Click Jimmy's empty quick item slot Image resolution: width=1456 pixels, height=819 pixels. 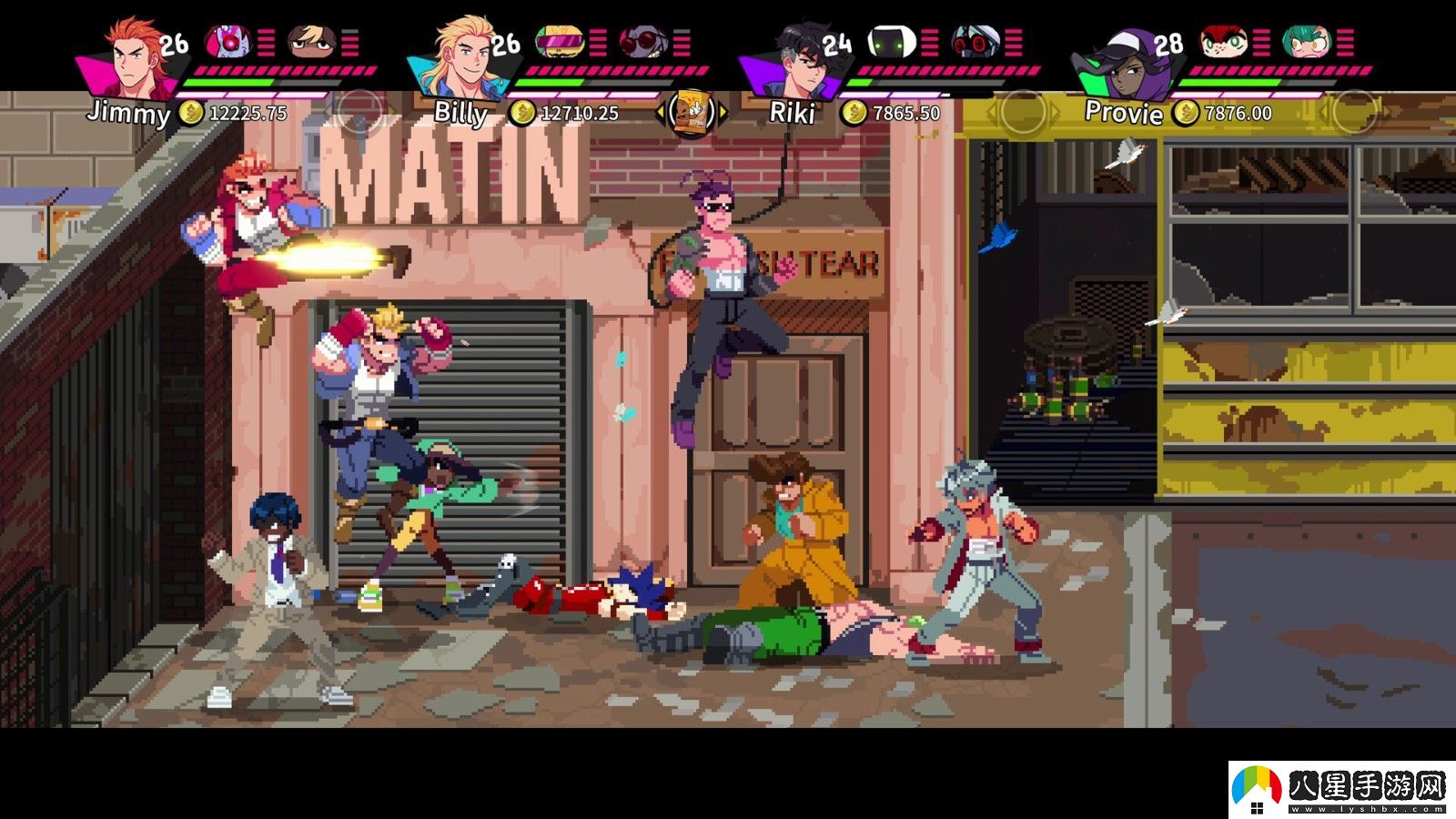[x=361, y=113]
